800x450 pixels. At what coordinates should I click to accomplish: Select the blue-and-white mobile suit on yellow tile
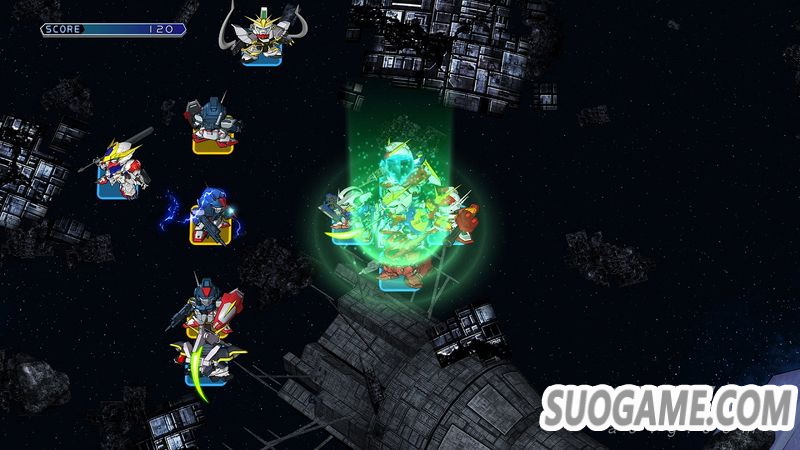[213, 124]
